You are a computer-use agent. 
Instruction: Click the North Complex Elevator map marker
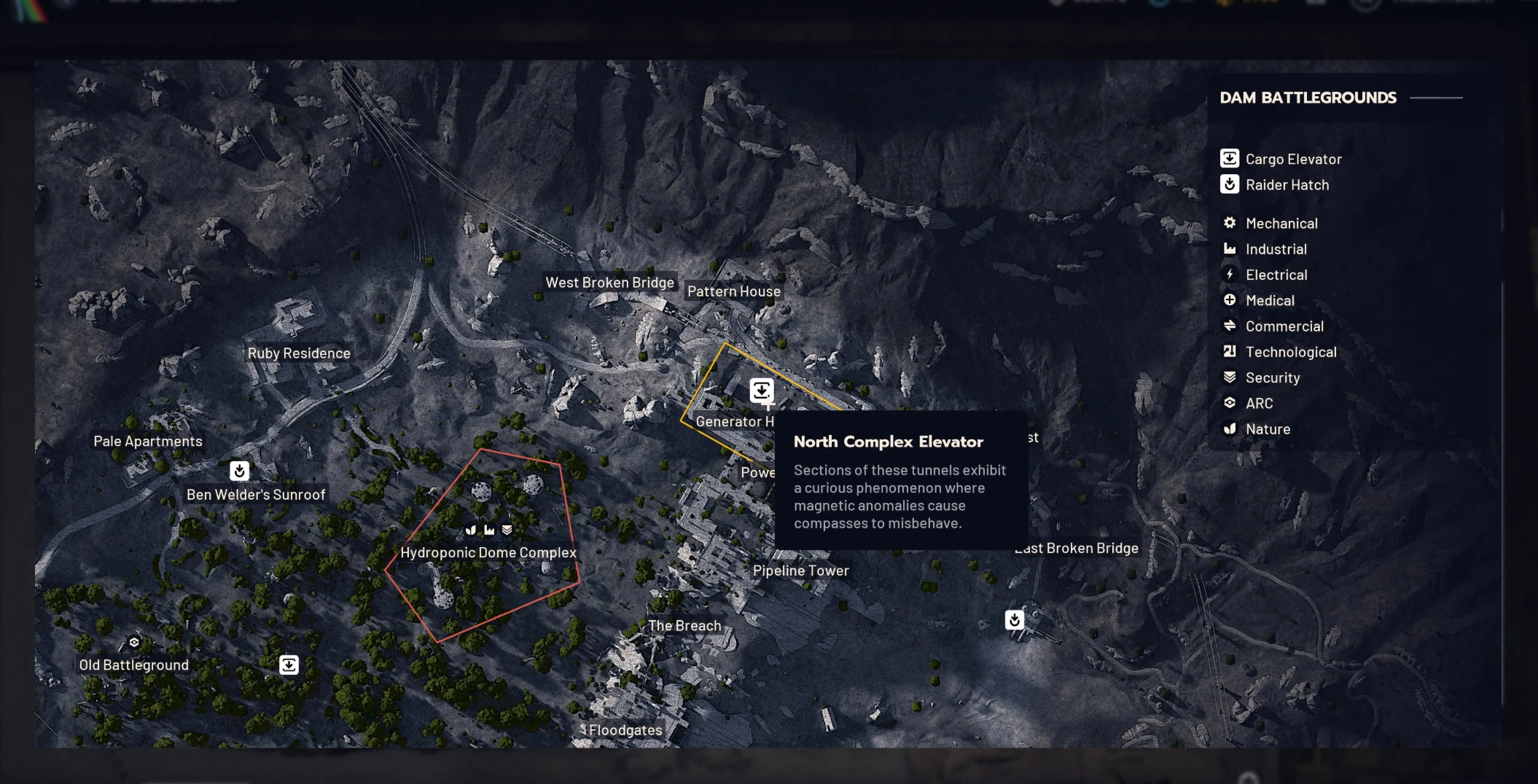point(762,391)
